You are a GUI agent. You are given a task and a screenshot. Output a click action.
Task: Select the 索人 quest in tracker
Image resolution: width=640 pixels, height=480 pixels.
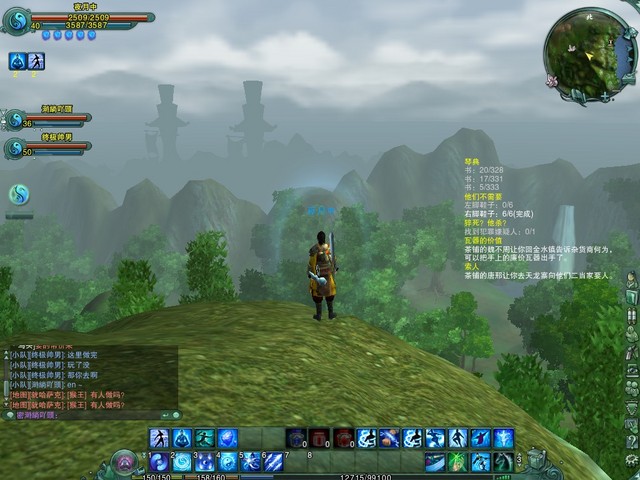click(x=472, y=266)
